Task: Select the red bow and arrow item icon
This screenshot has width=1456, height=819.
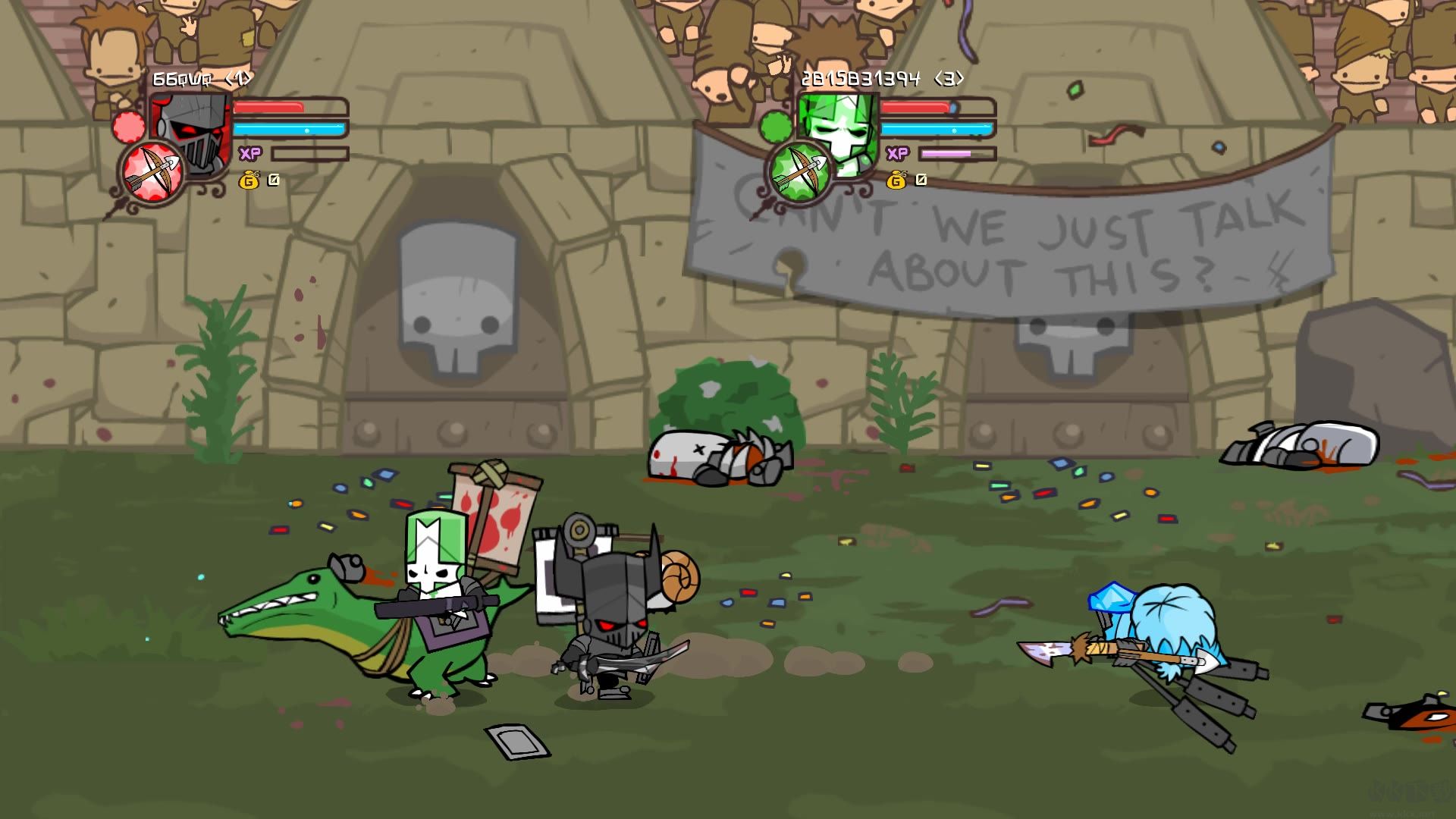Action: point(152,173)
